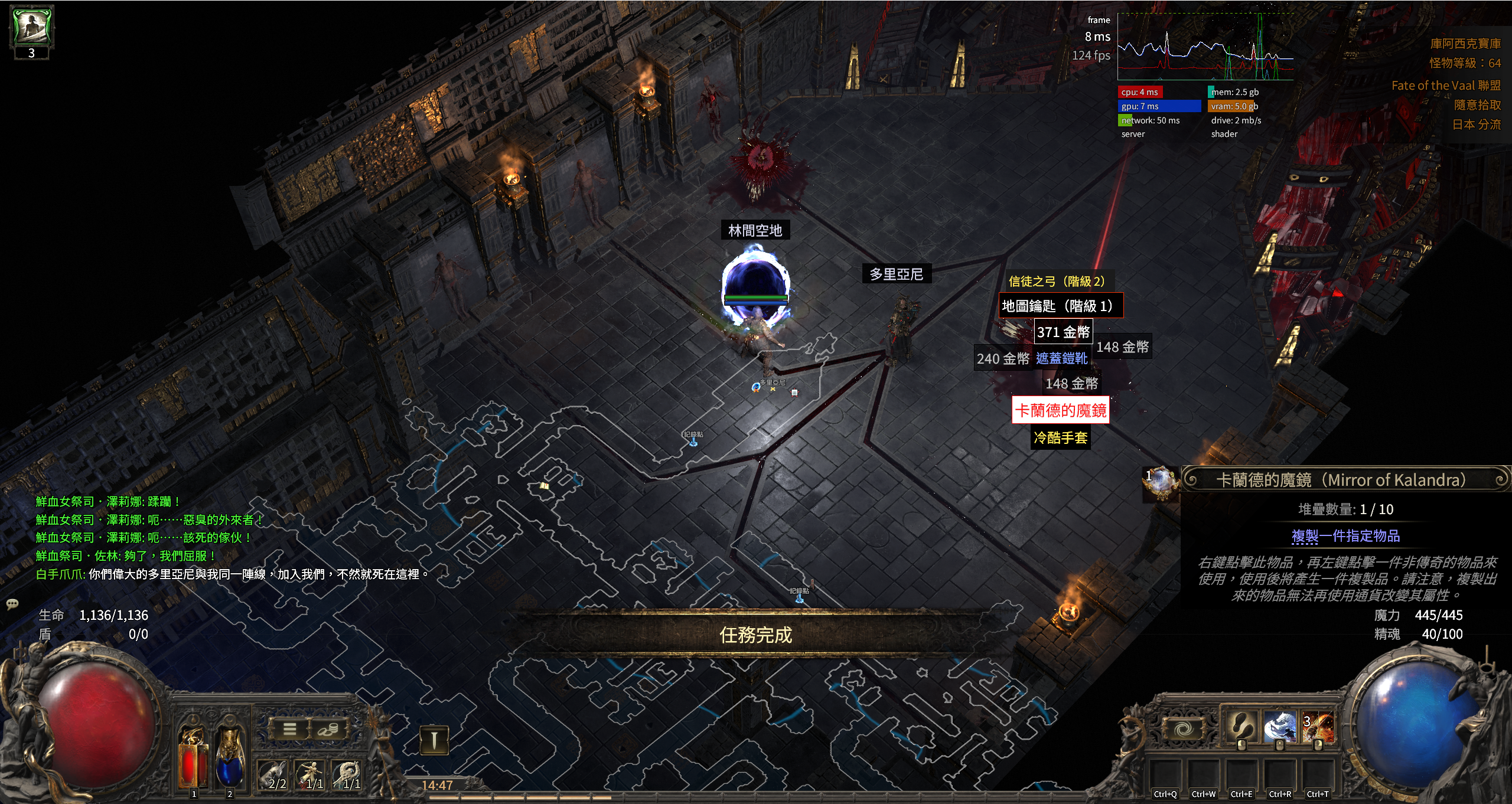Click the spiral swirl button

(x=1182, y=730)
